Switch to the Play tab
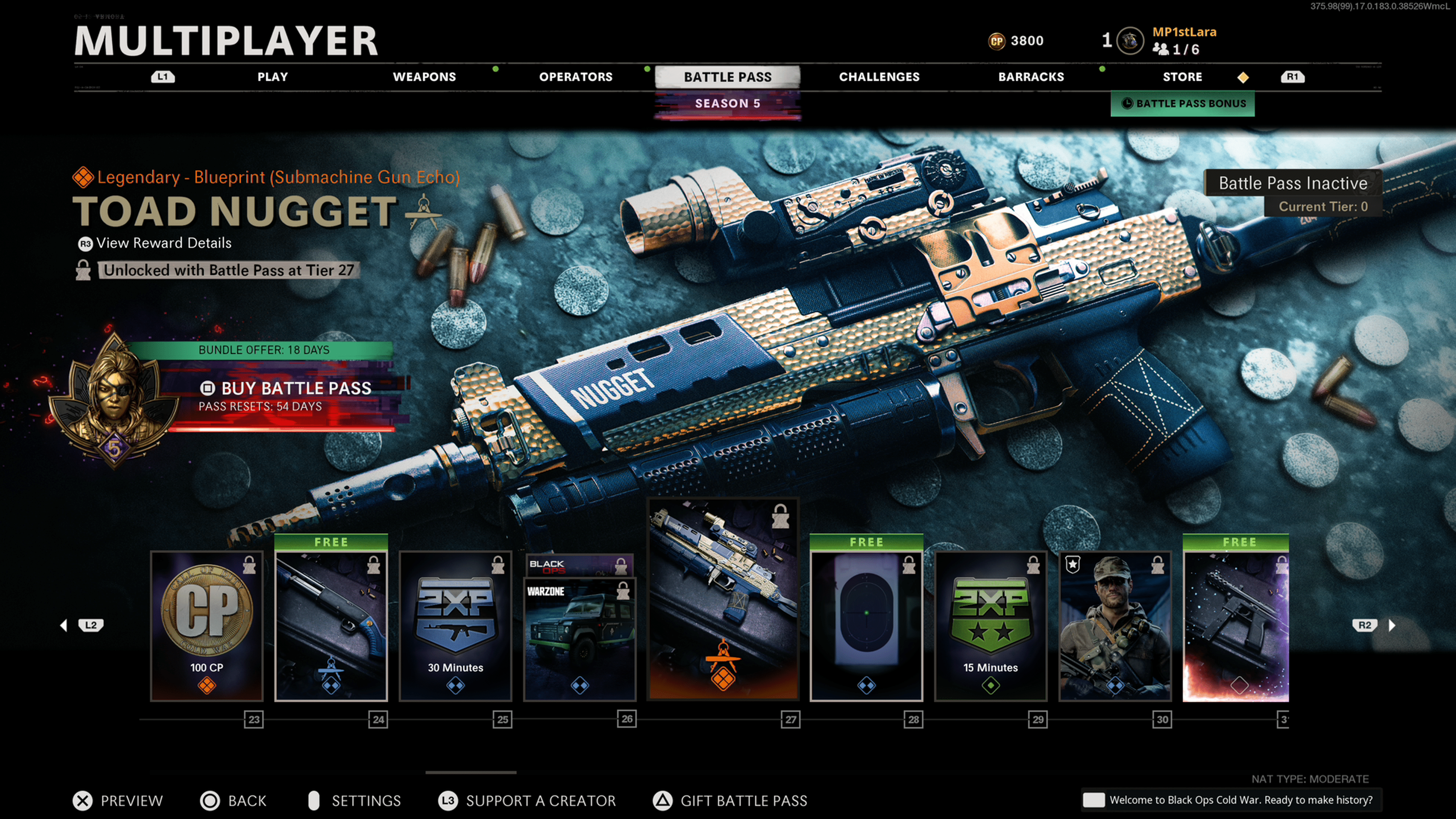 [273, 77]
